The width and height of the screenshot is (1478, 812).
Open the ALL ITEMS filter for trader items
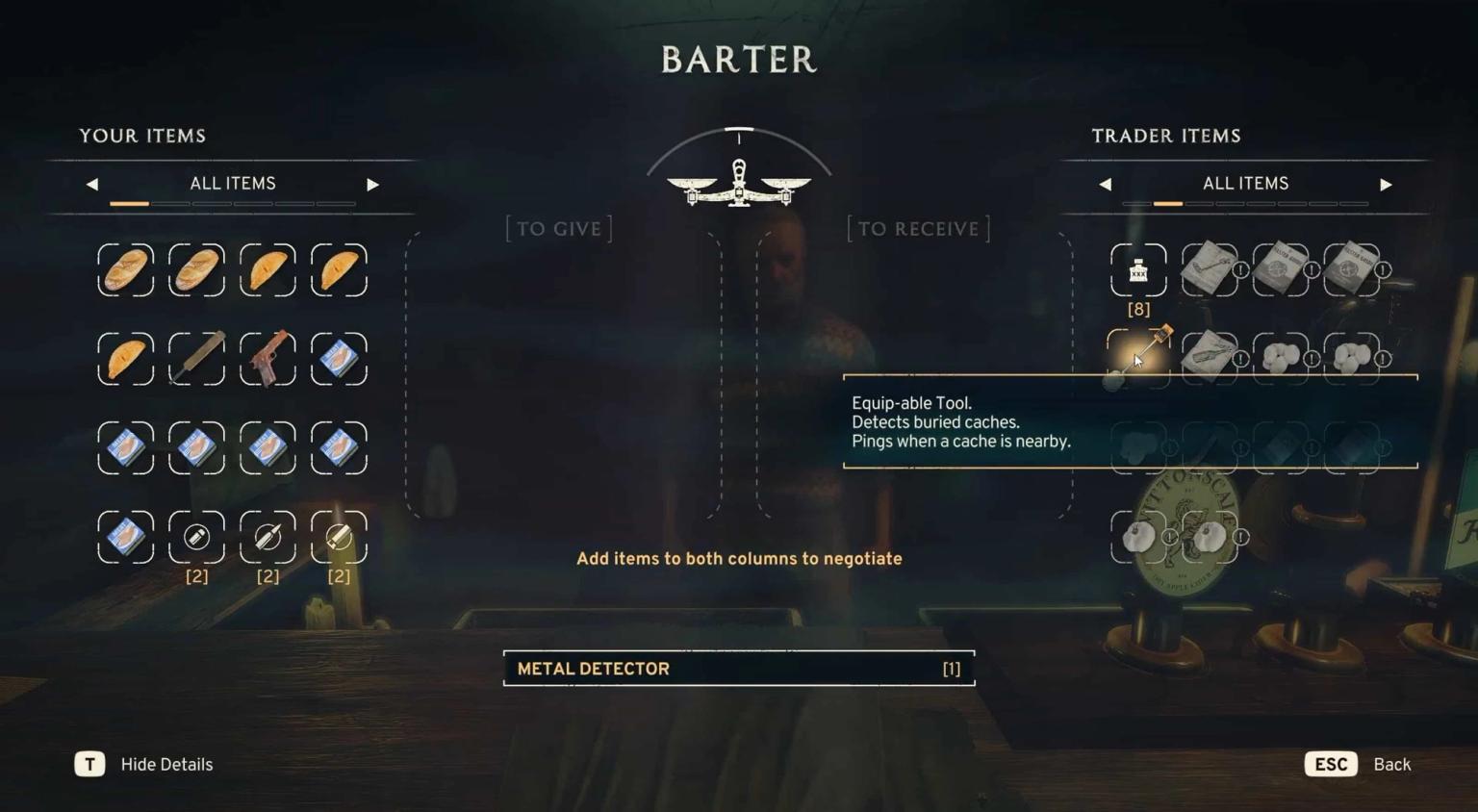(1245, 183)
